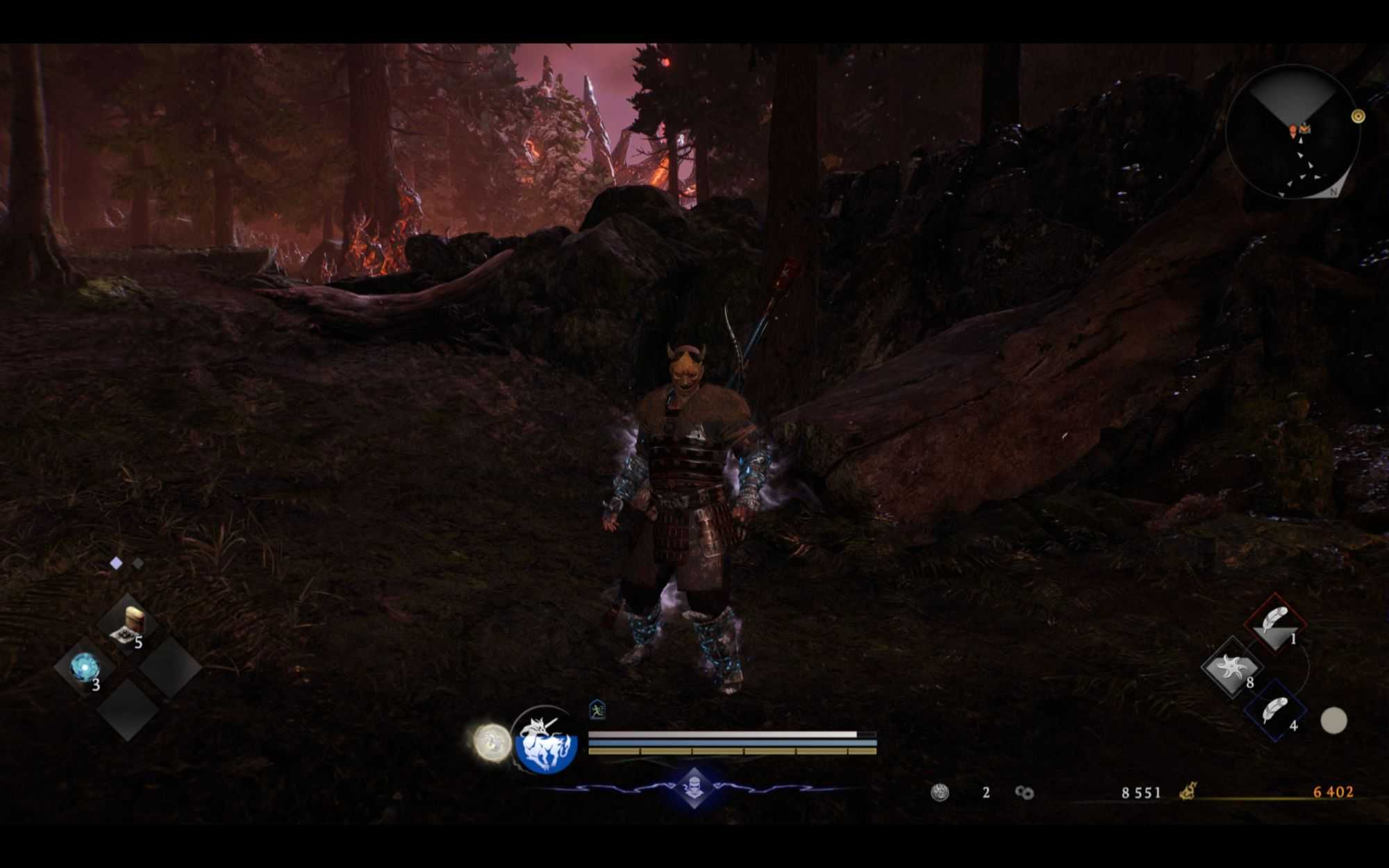Choose the blue-bordered feather skill slot
1389x868 pixels.
[x=1275, y=711]
